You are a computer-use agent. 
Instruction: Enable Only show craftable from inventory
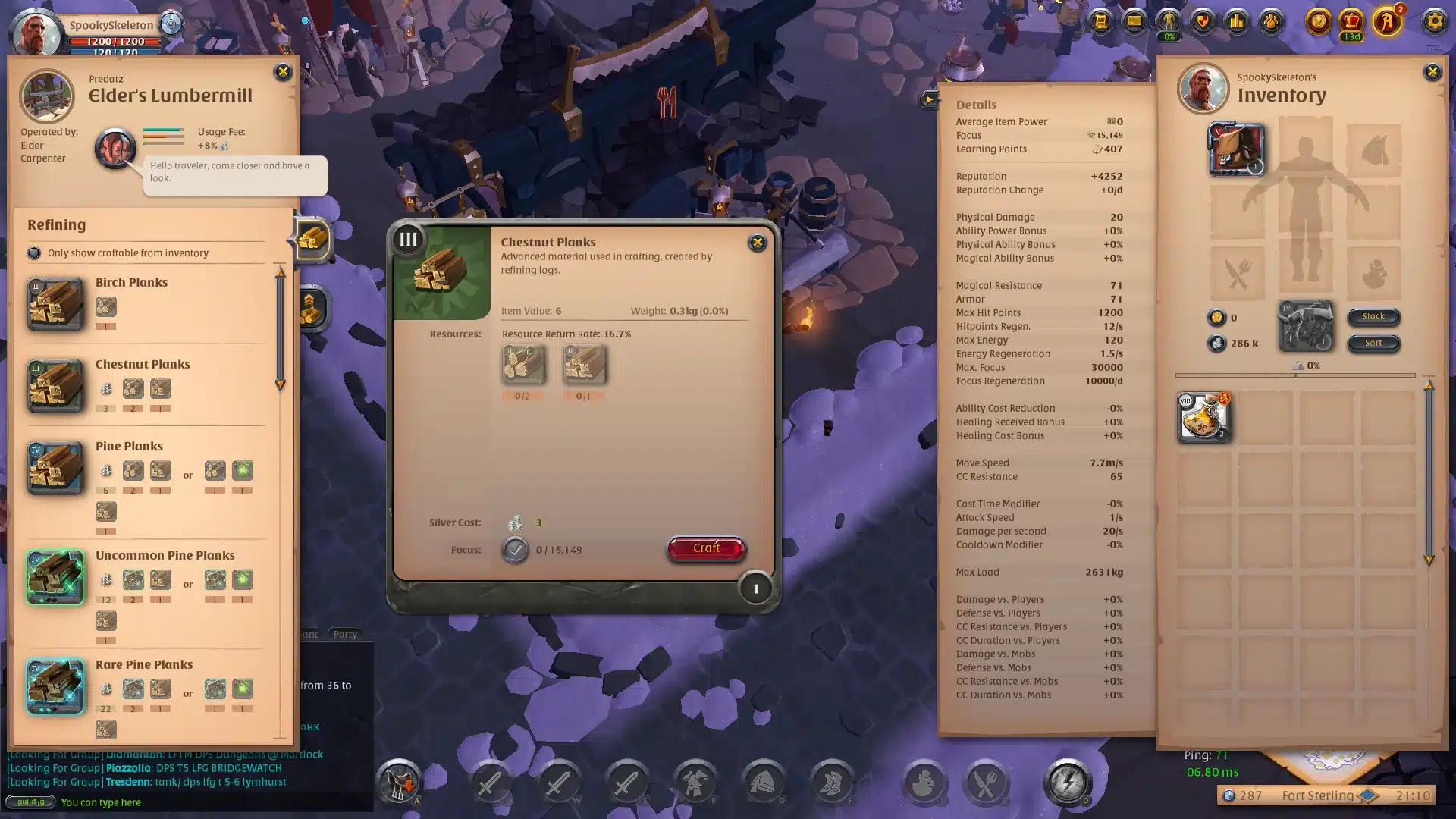(33, 253)
